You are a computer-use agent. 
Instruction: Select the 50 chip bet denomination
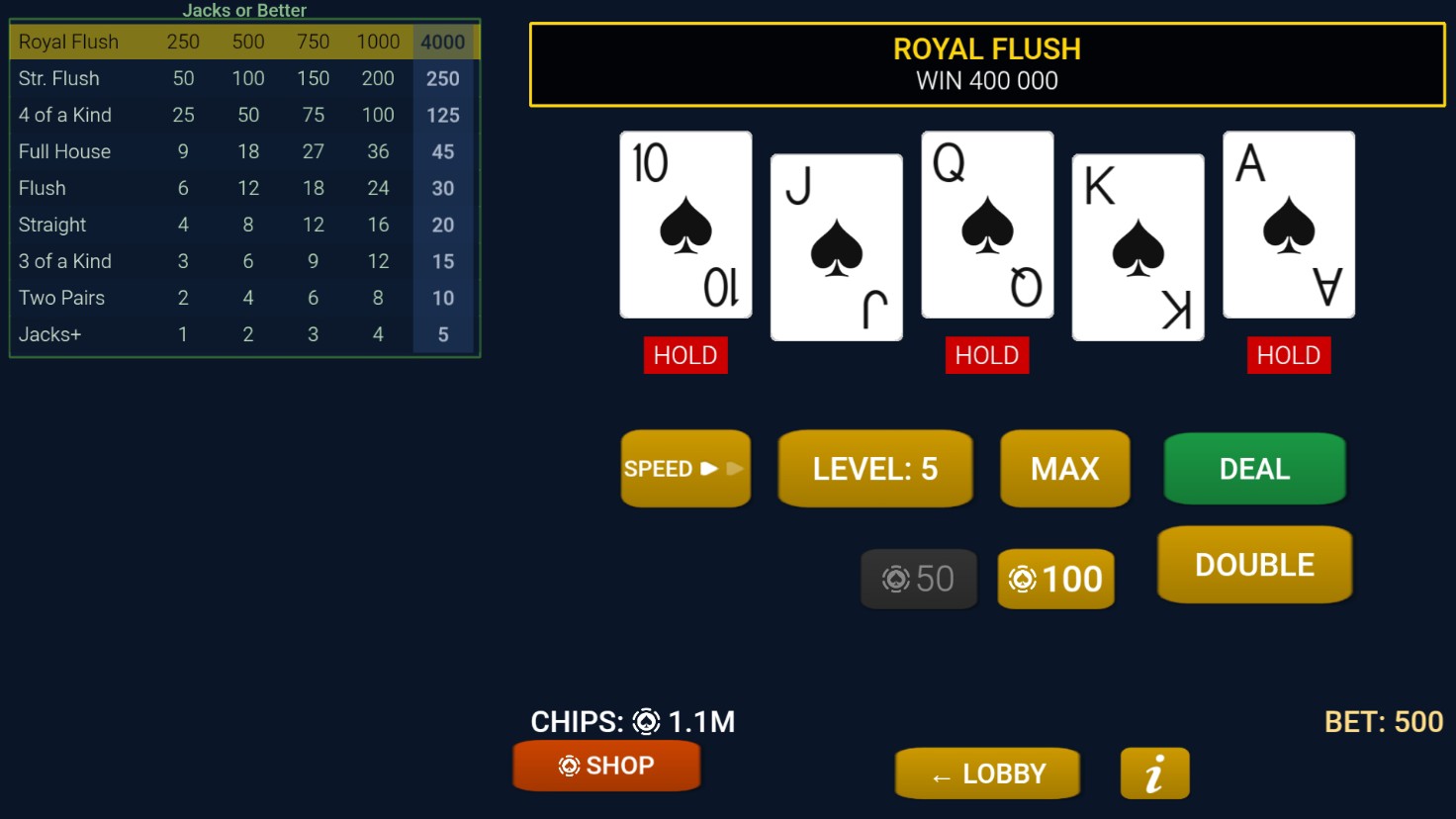pyautogui.click(x=918, y=579)
